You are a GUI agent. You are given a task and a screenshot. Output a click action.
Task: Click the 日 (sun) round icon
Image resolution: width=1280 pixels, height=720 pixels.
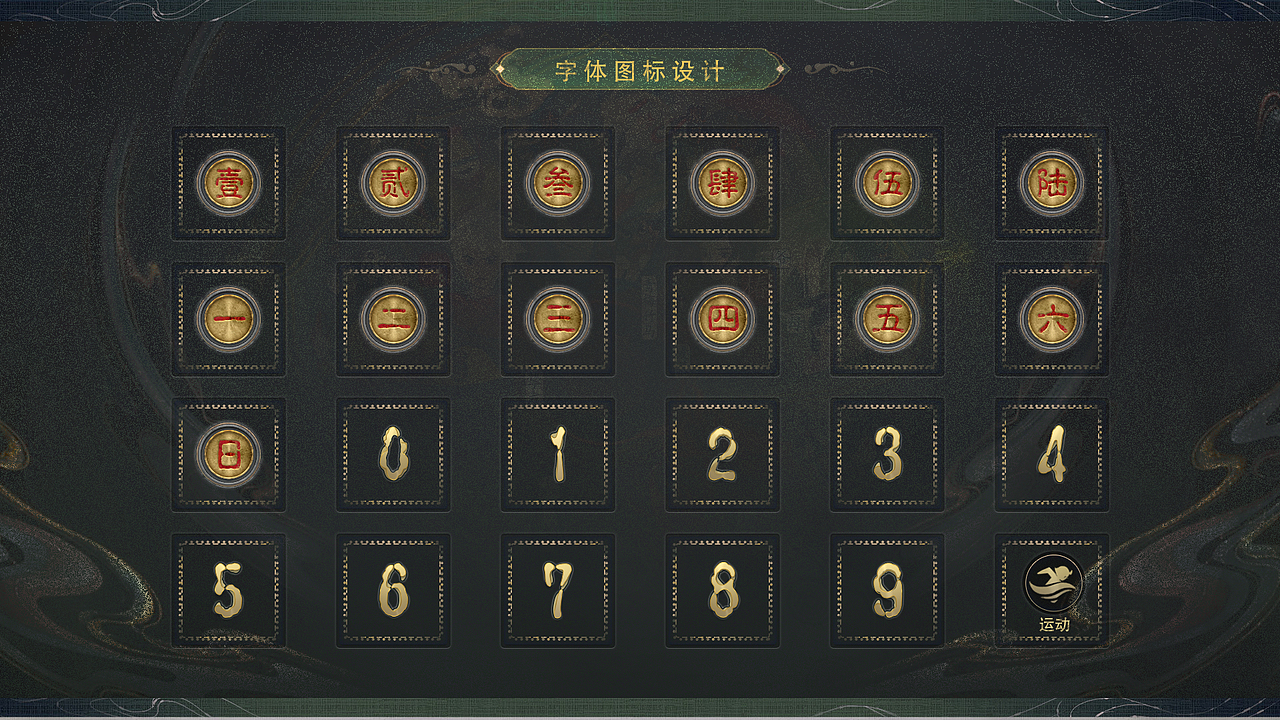point(228,452)
